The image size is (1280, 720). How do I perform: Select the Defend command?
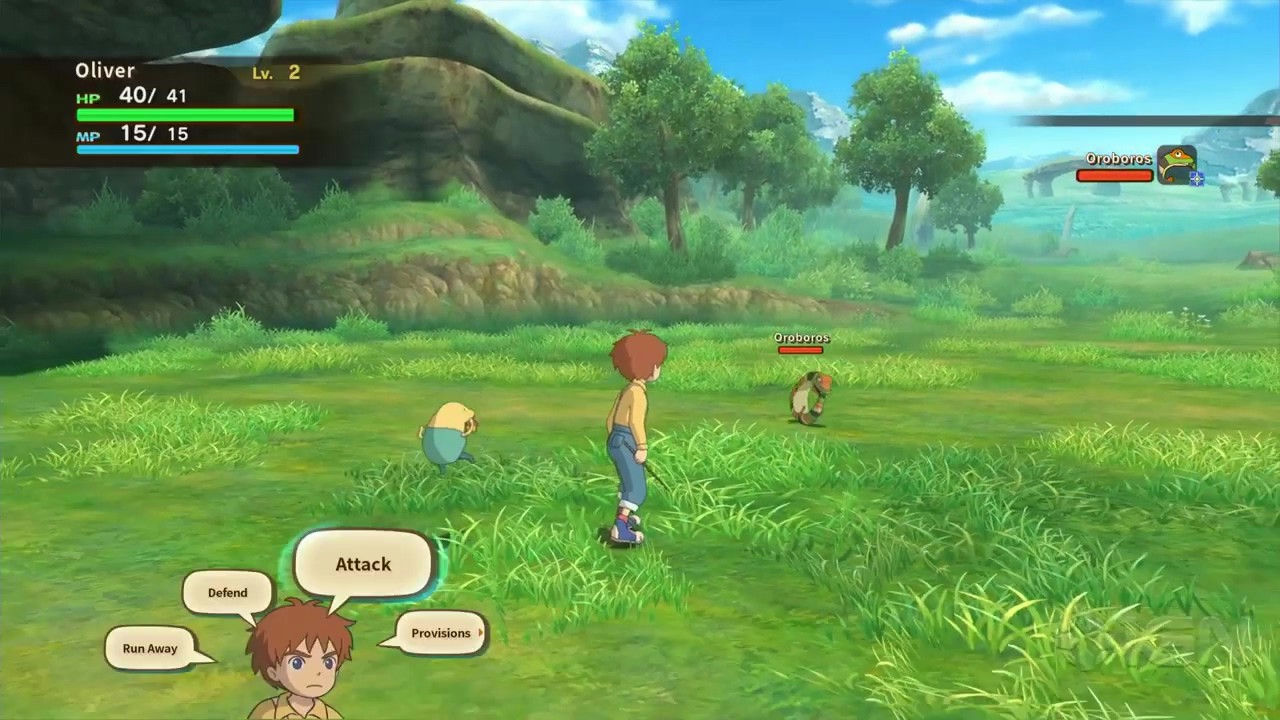227,593
